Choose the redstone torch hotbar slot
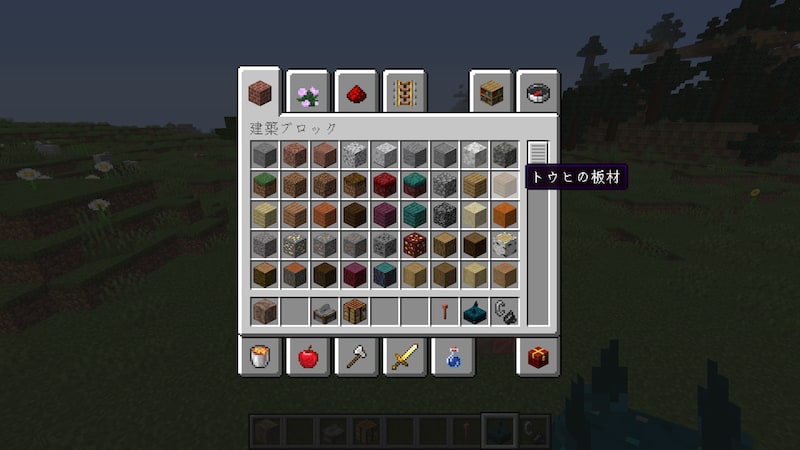800x450 pixels. point(444,311)
